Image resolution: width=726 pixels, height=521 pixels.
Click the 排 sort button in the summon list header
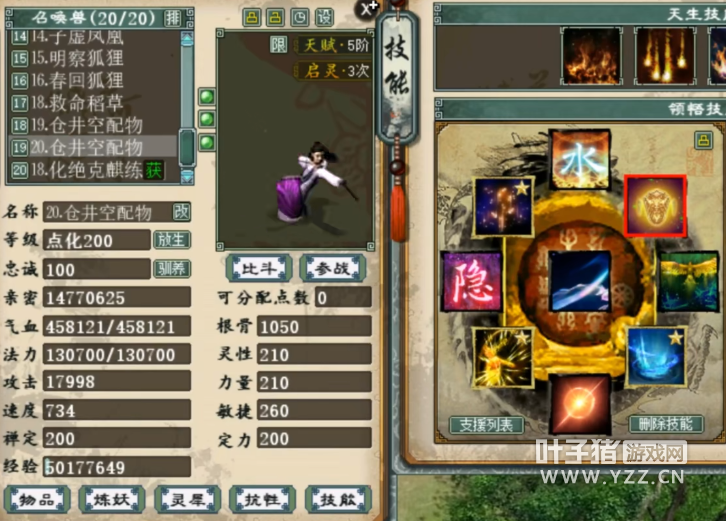tap(172, 17)
